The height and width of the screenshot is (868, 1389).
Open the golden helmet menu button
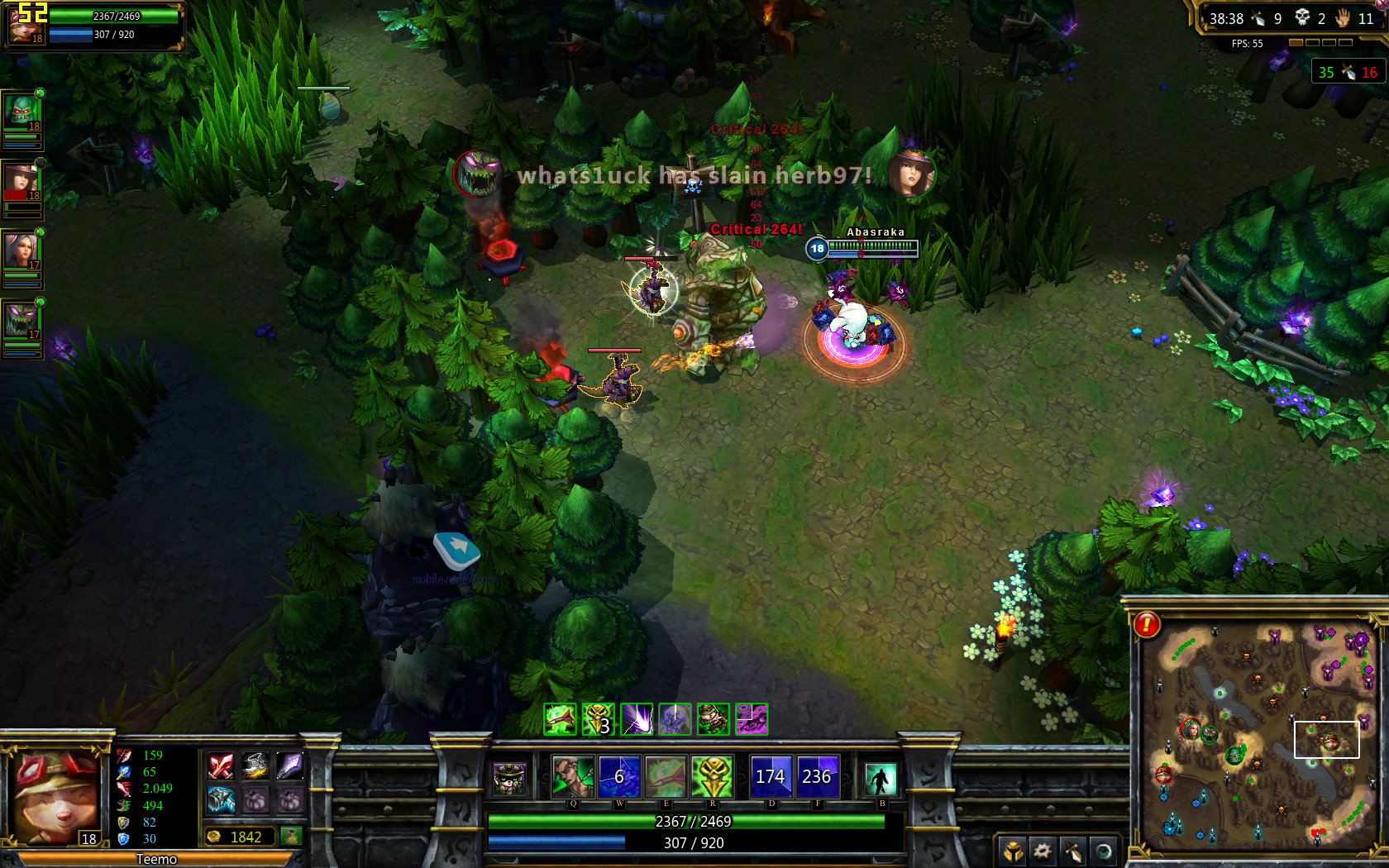click(x=1013, y=850)
